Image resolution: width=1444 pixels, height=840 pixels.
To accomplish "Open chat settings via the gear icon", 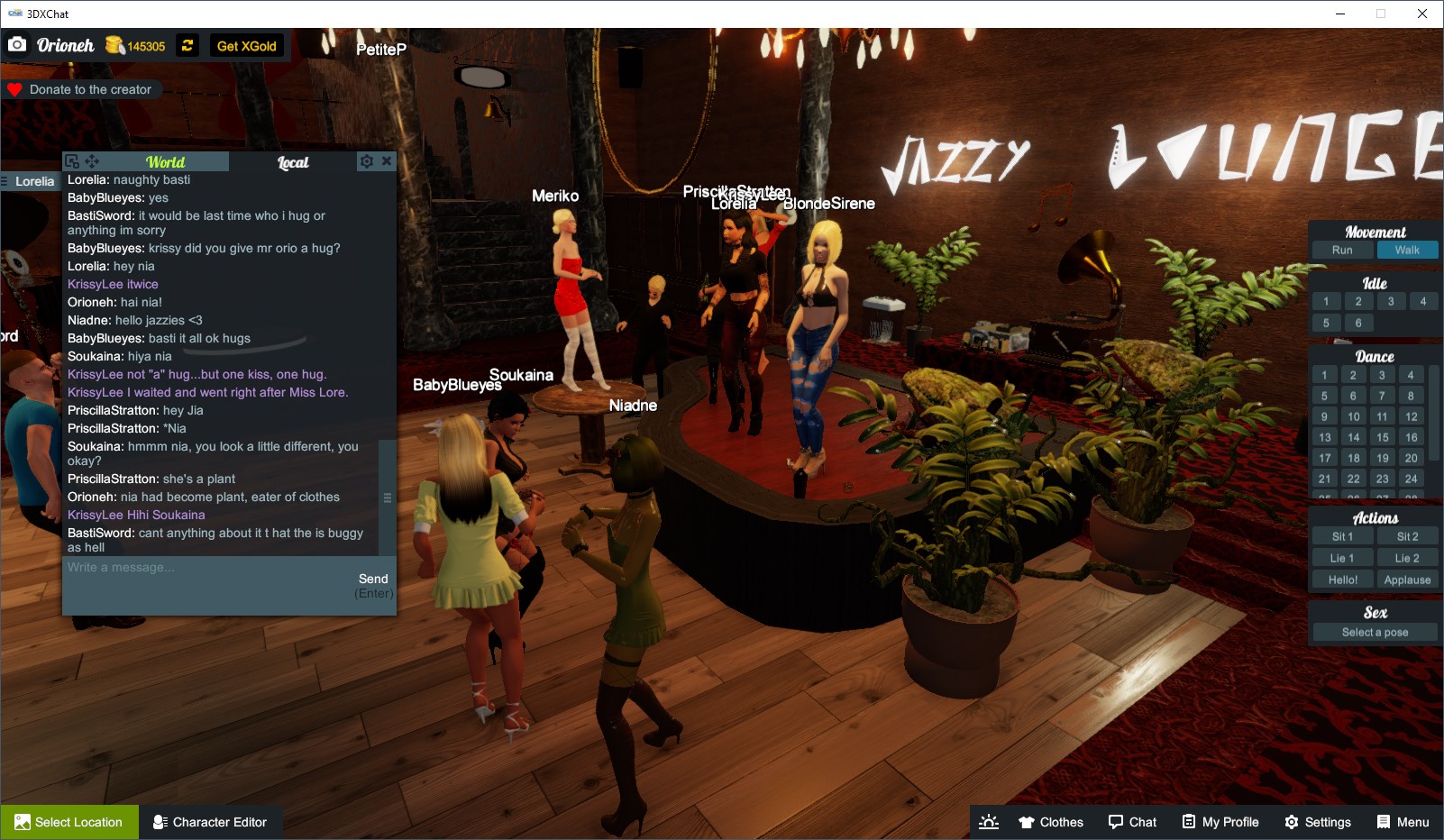I will click(x=366, y=160).
